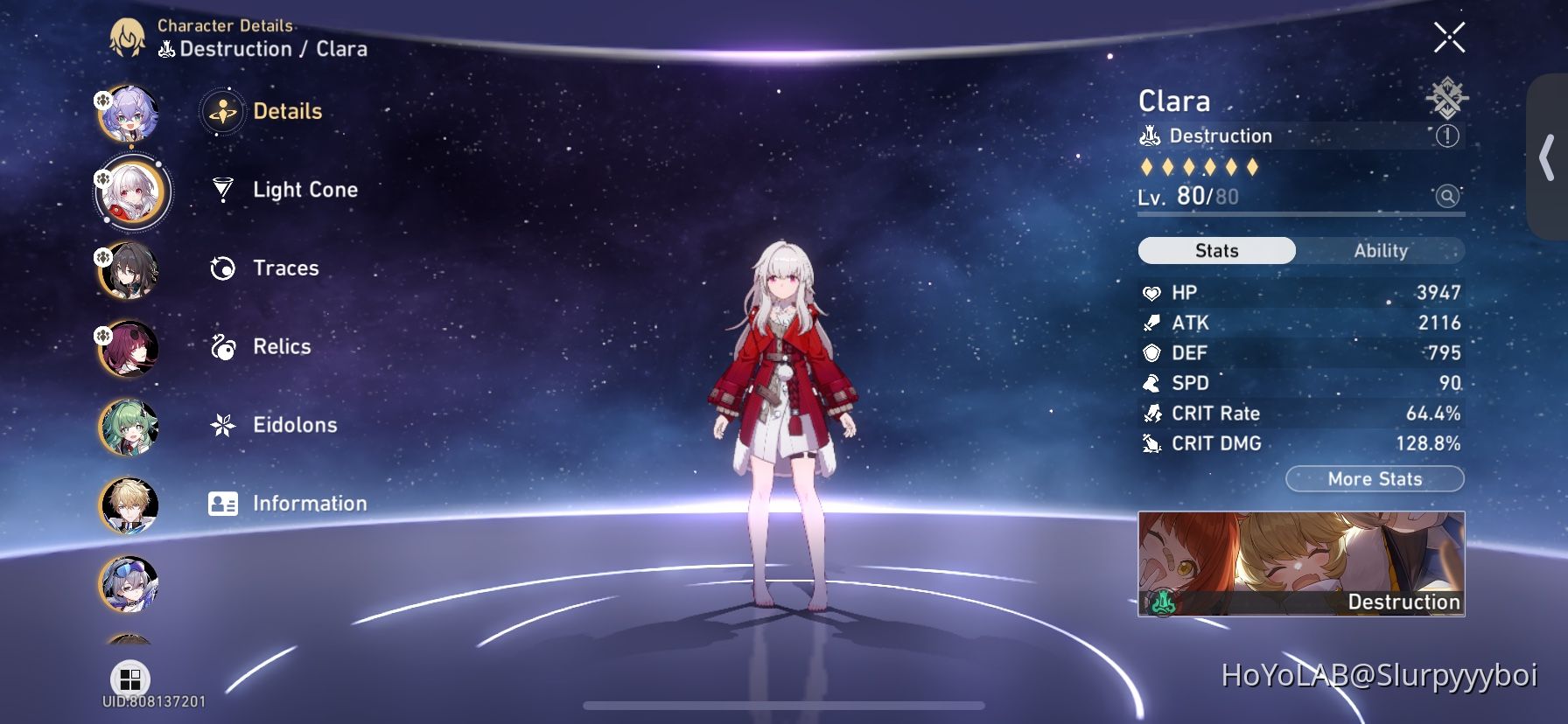
Task: Open the grid menu icon above the UID
Action: point(131,680)
